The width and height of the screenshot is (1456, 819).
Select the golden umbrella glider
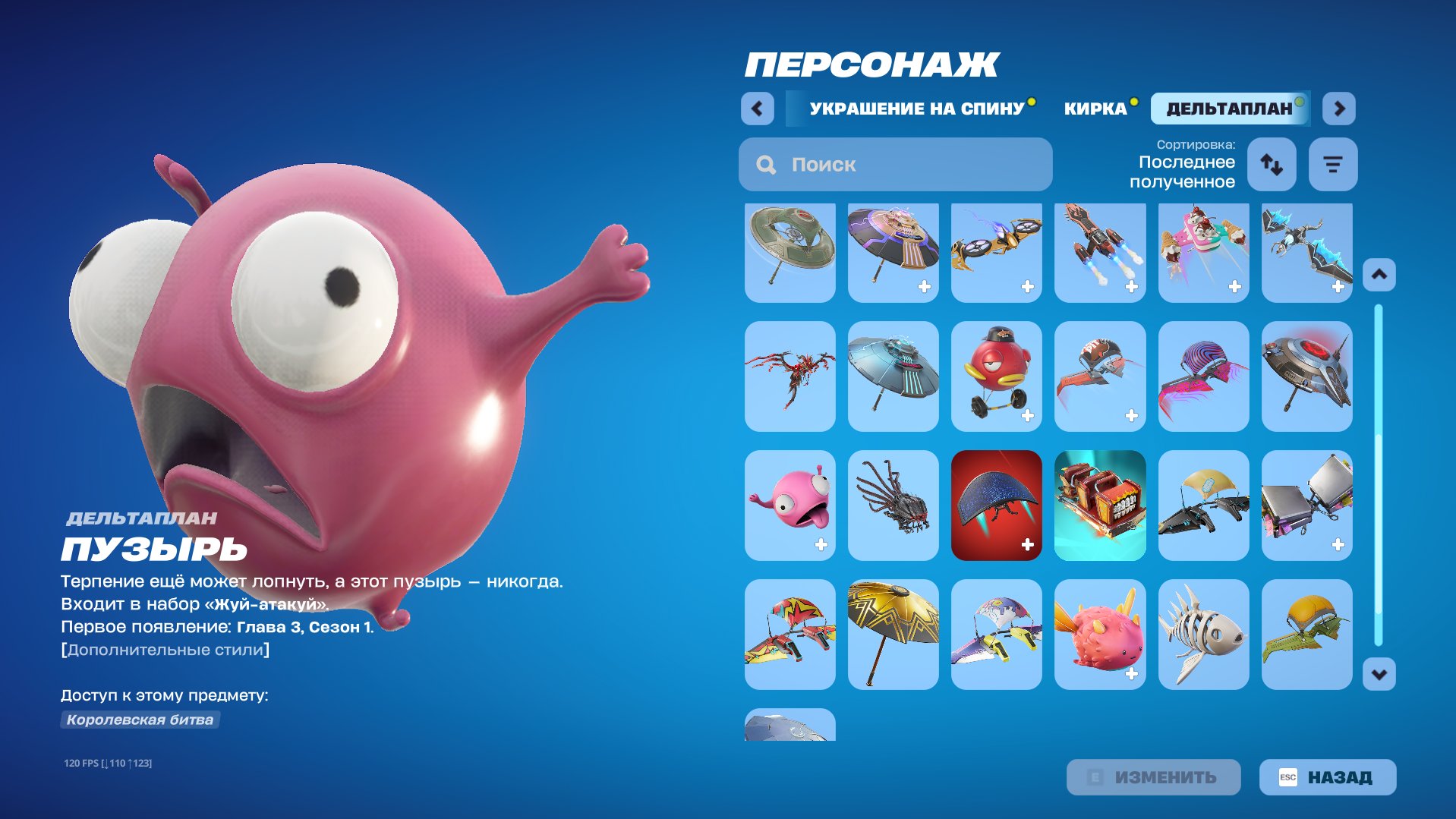coord(893,635)
